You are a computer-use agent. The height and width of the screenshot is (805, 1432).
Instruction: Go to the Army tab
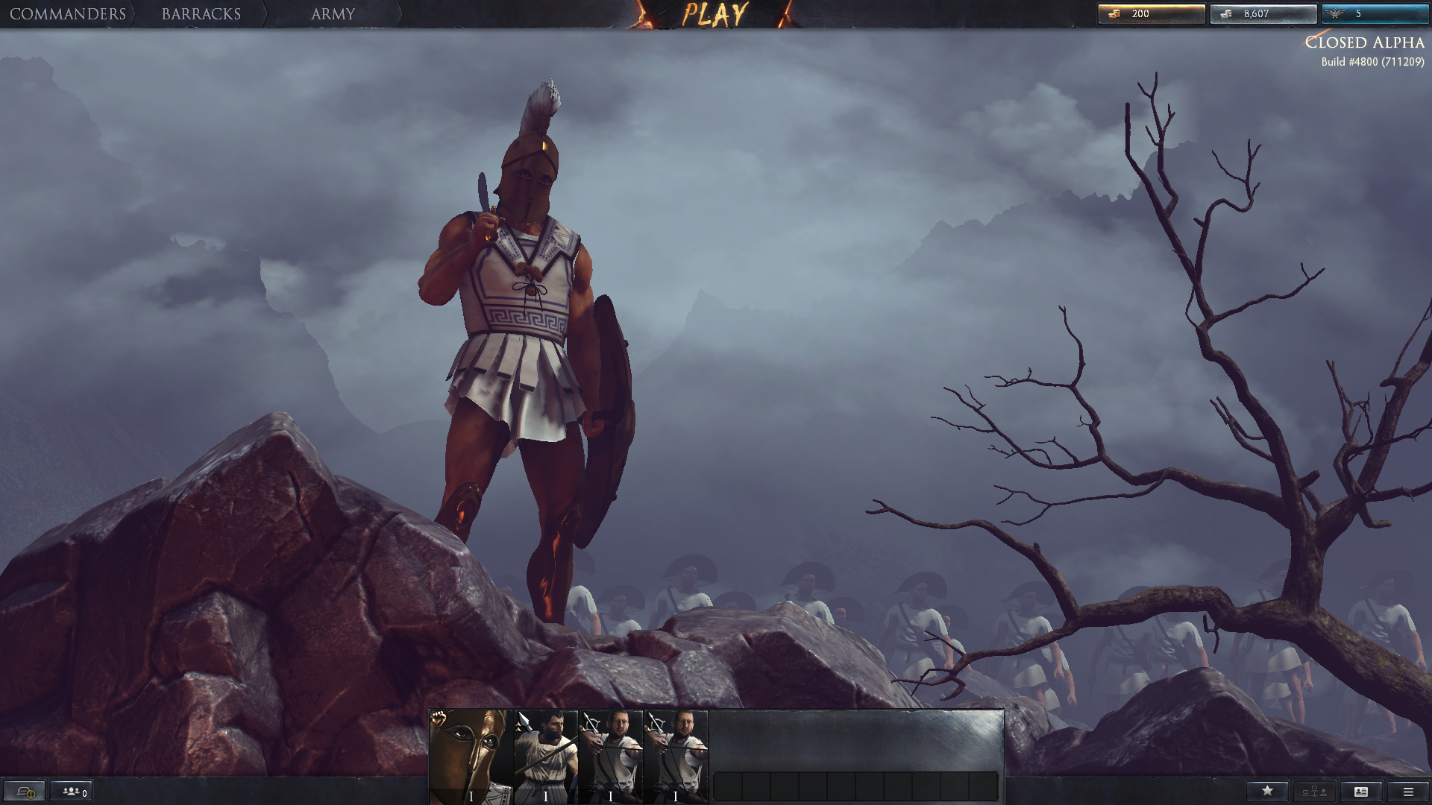pyautogui.click(x=333, y=14)
